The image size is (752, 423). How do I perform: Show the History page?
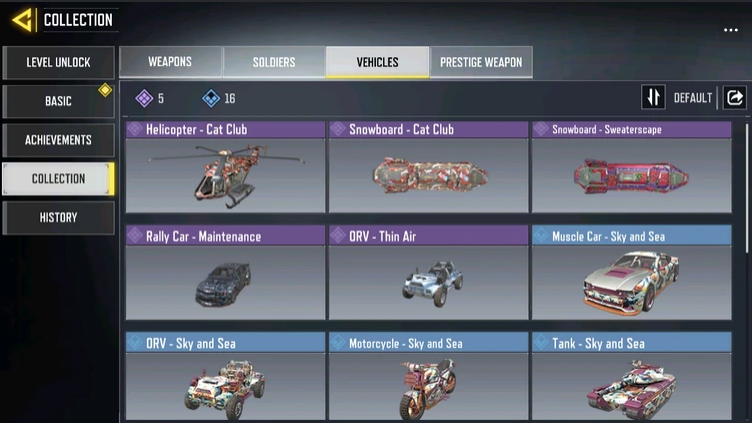(x=58, y=217)
